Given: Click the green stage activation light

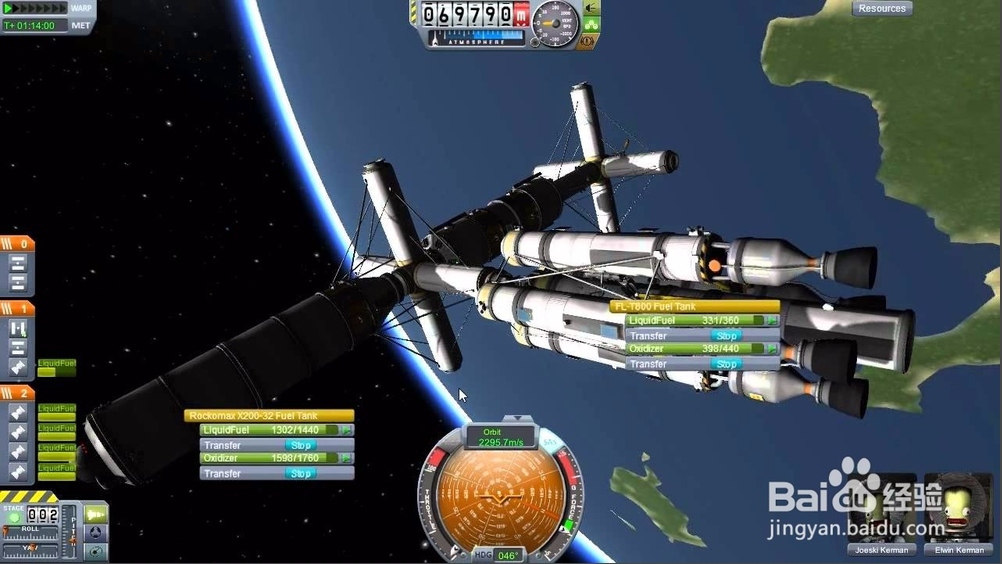Looking at the screenshot, I should pyautogui.click(x=14, y=516).
